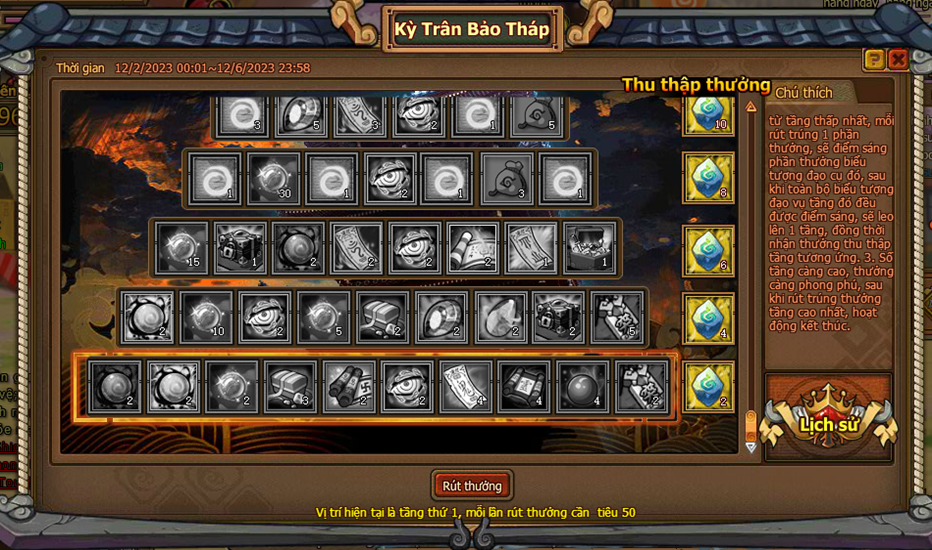Choose the collection reward gem marked 6
Screen dimensions: 932x550
click(x=709, y=249)
